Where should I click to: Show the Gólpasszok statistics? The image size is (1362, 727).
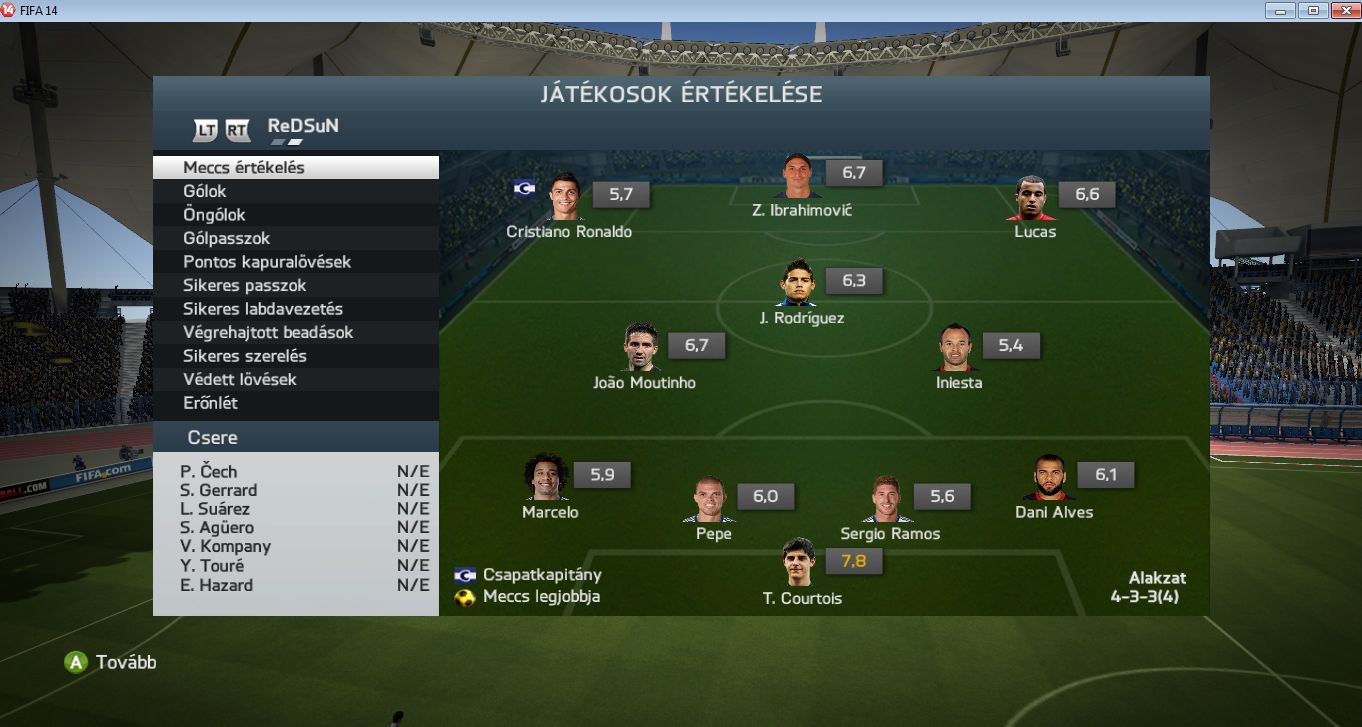[x=295, y=238]
